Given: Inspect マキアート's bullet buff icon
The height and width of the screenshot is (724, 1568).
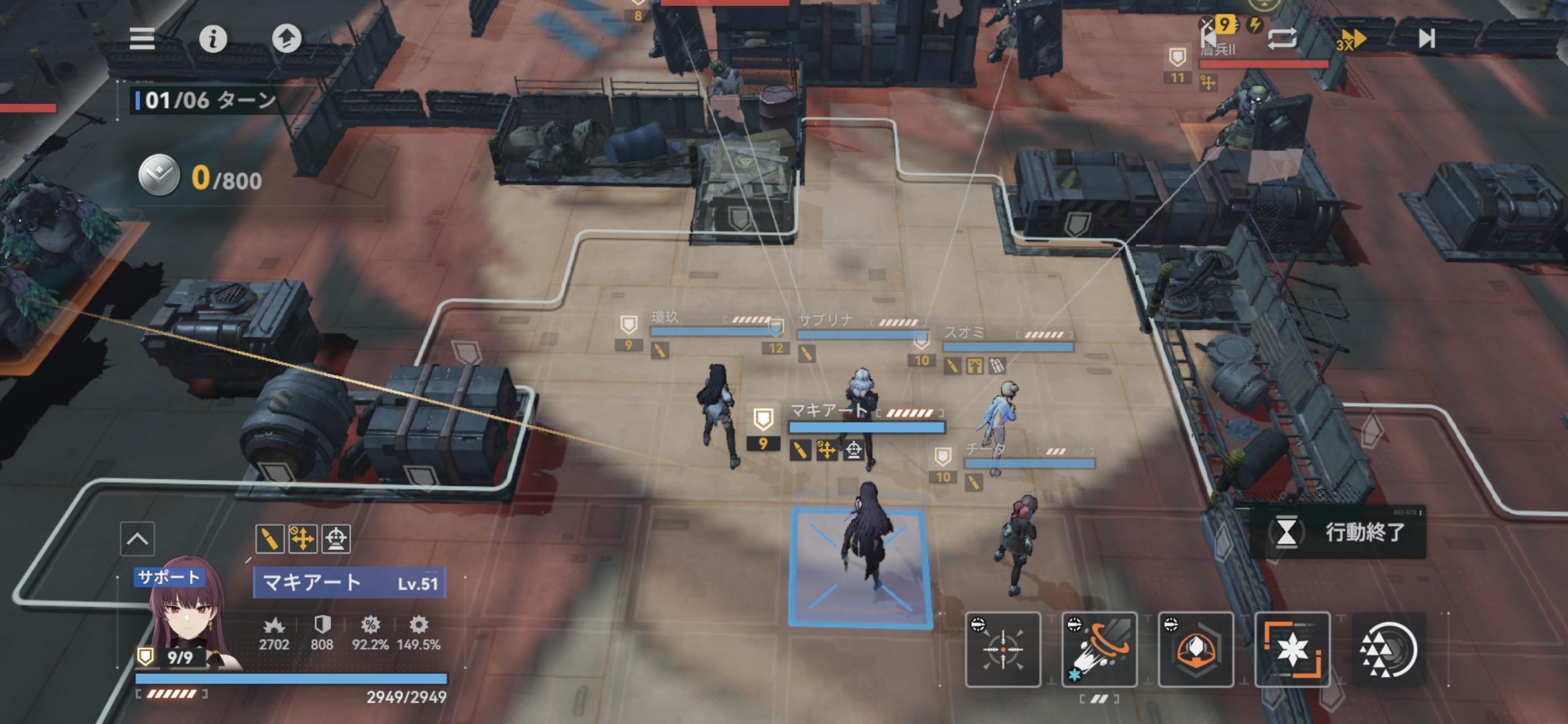Looking at the screenshot, I should [269, 539].
